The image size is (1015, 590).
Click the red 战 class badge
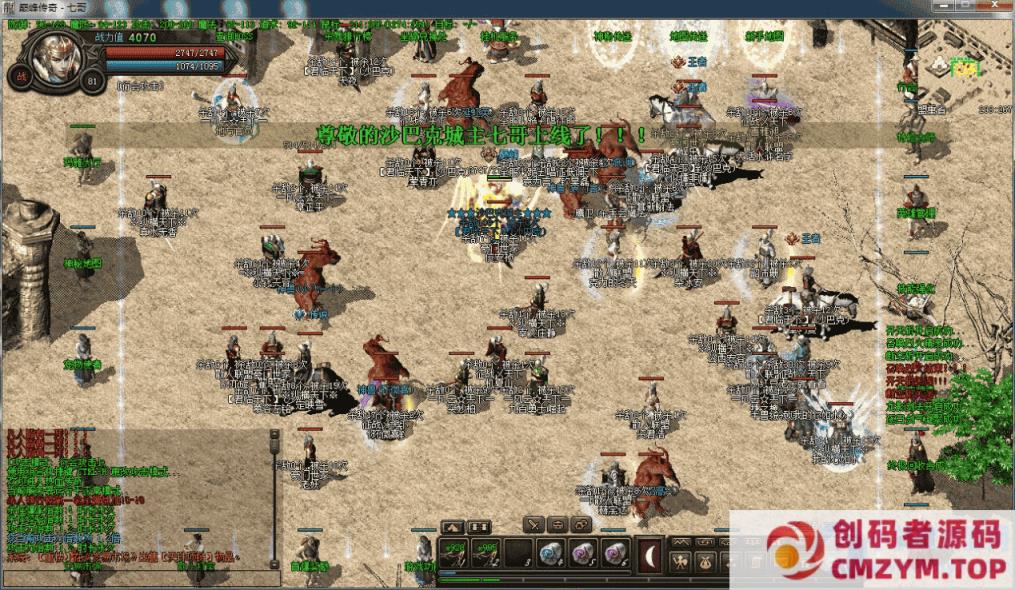(x=19, y=77)
